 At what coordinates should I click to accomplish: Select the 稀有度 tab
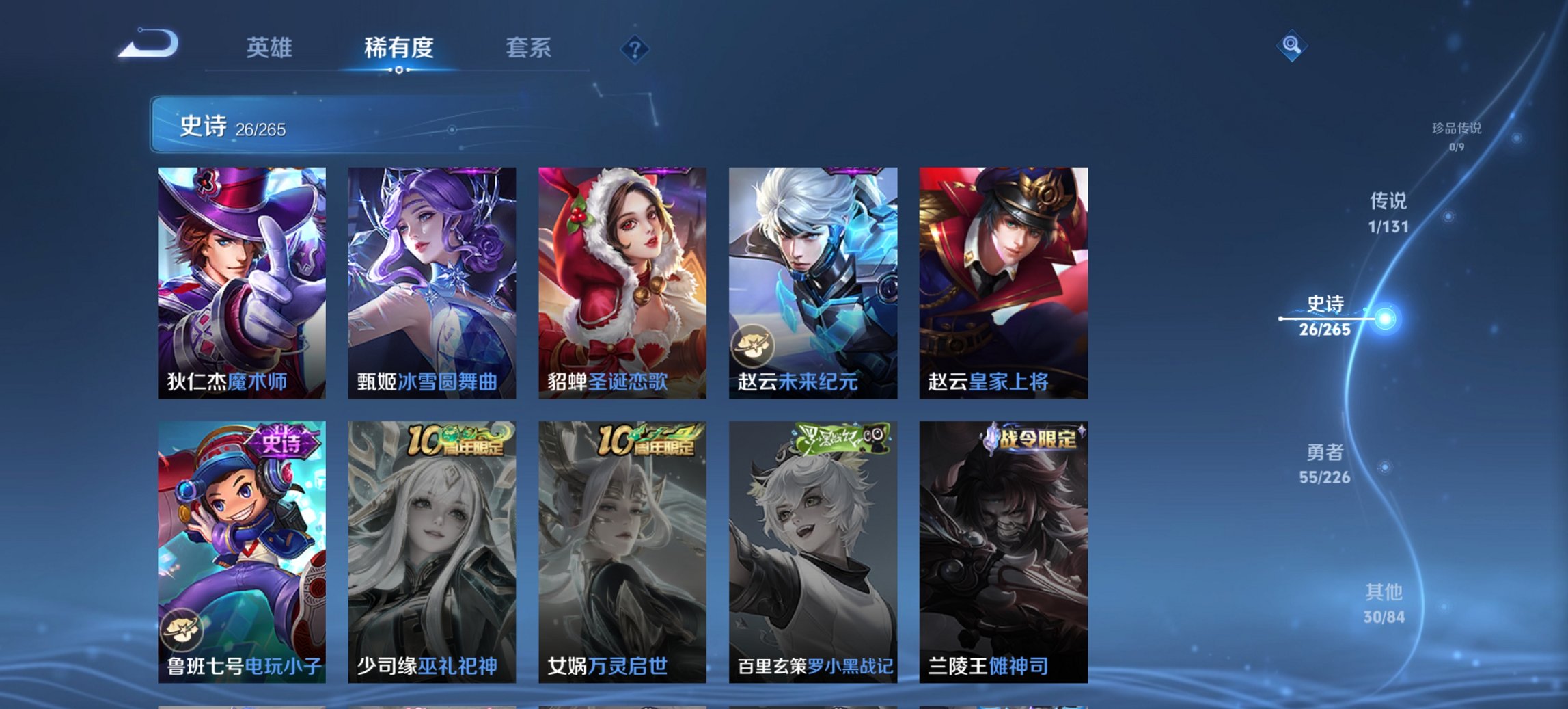coord(400,48)
